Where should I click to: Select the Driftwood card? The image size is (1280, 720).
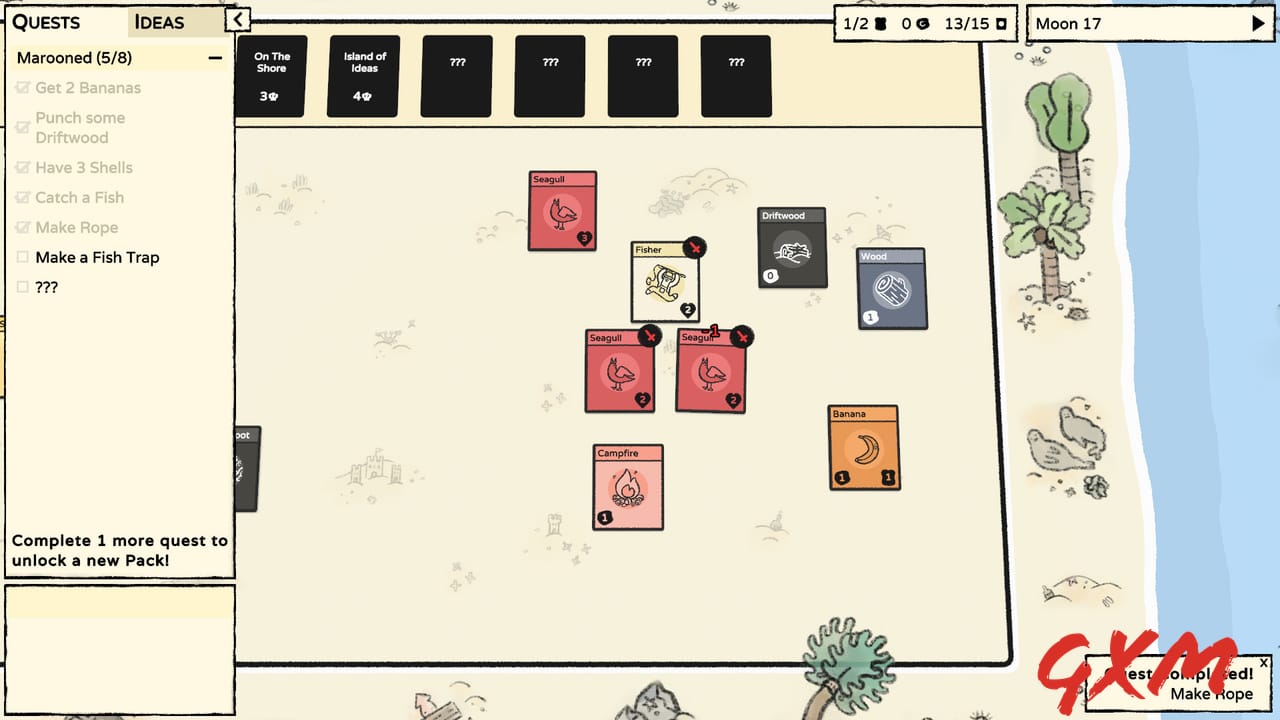(x=792, y=249)
